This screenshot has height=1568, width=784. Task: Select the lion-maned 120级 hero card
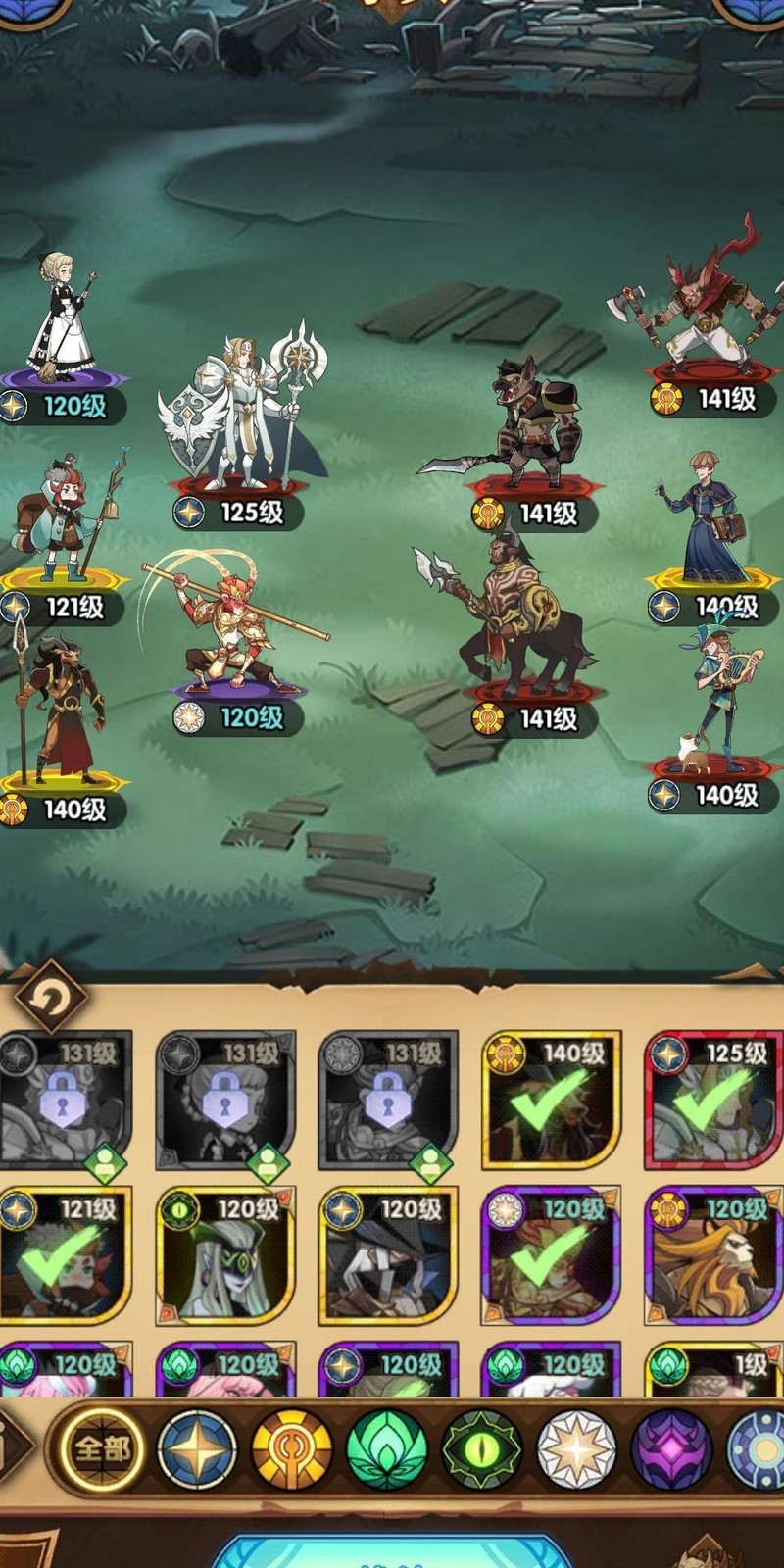click(714, 1256)
